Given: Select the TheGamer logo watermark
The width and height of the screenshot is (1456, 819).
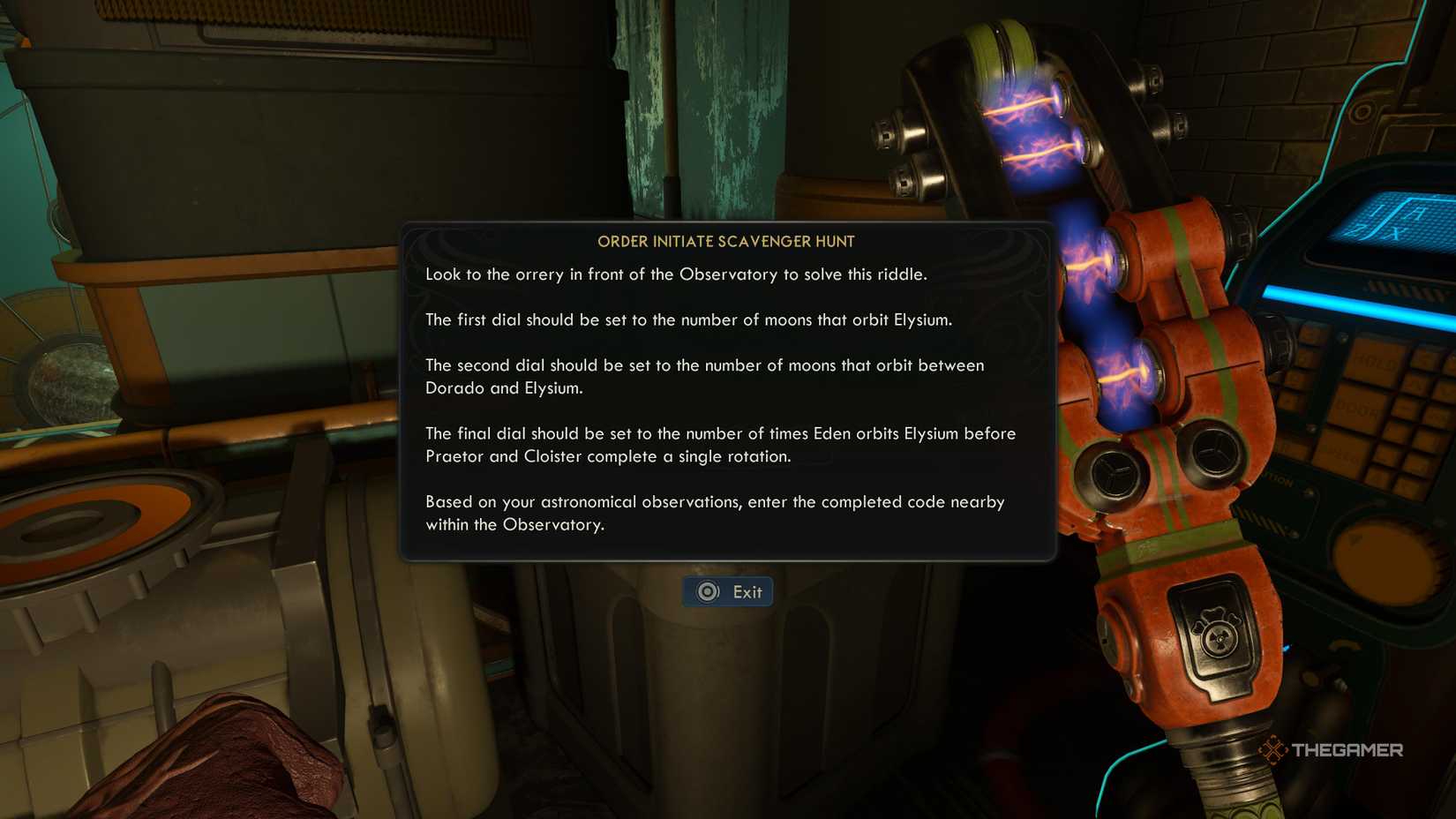Looking at the screenshot, I should click(1332, 749).
